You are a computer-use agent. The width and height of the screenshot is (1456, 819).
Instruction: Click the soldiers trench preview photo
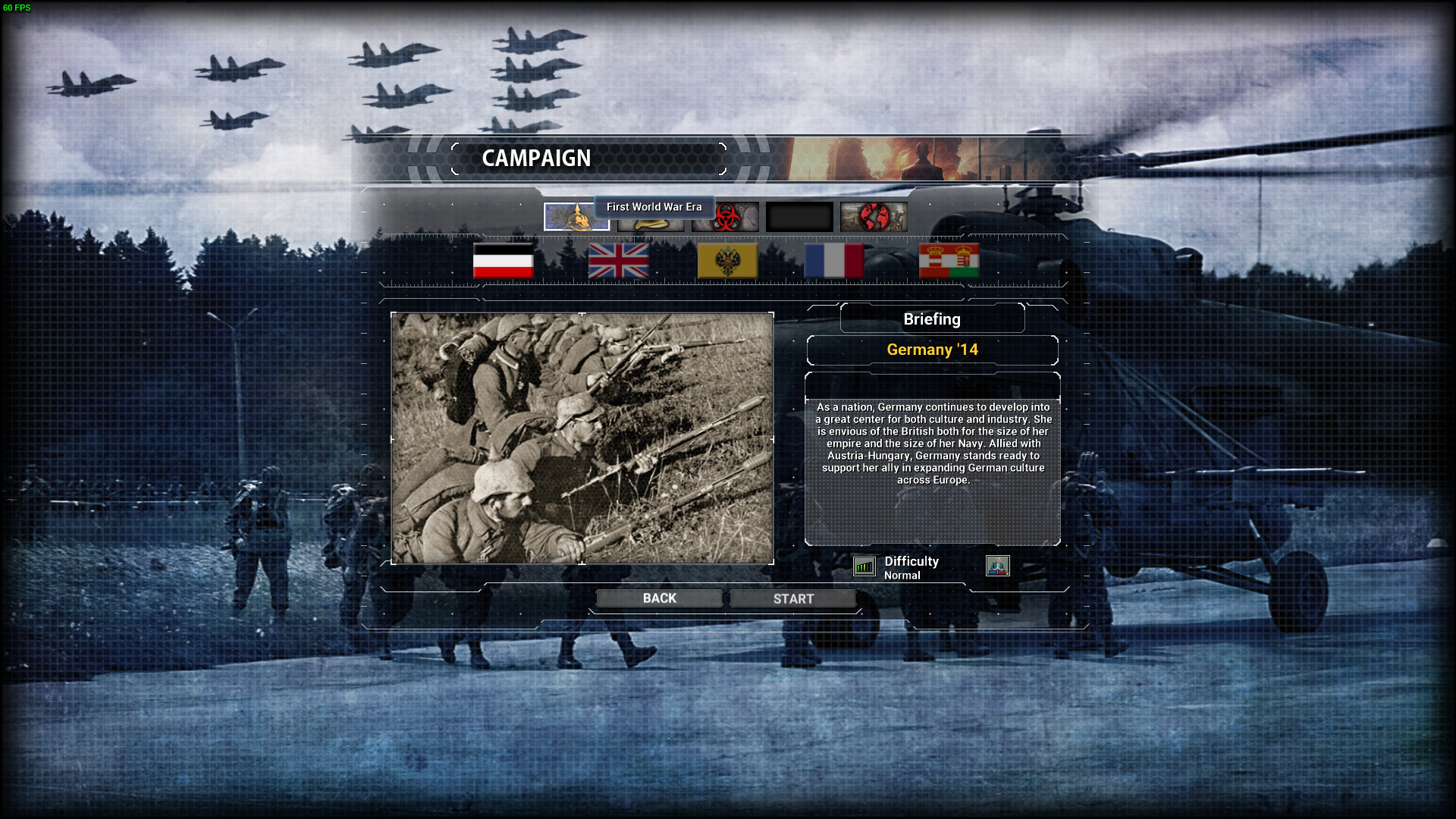[582, 438]
